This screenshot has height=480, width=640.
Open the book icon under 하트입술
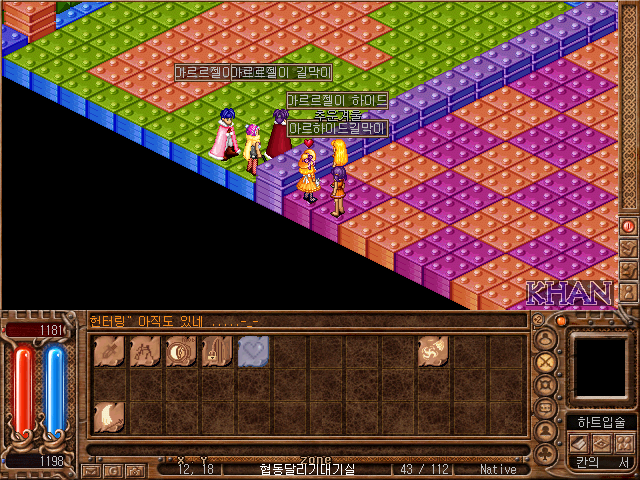pos(579,442)
